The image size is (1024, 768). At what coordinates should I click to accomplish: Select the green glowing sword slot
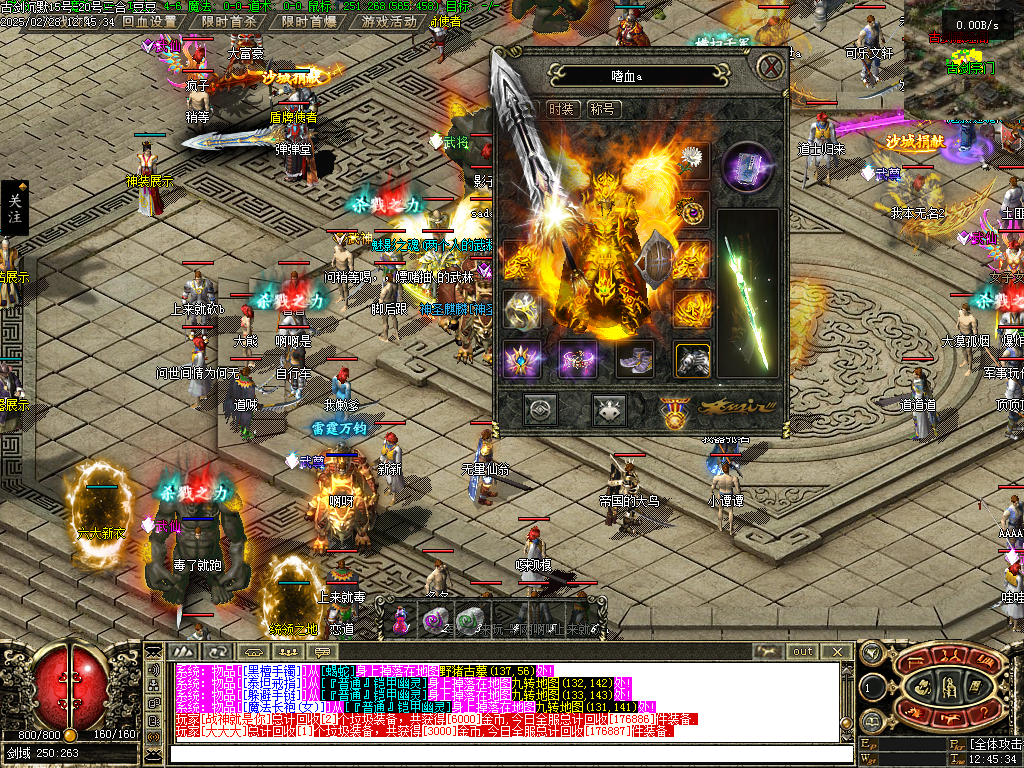748,295
